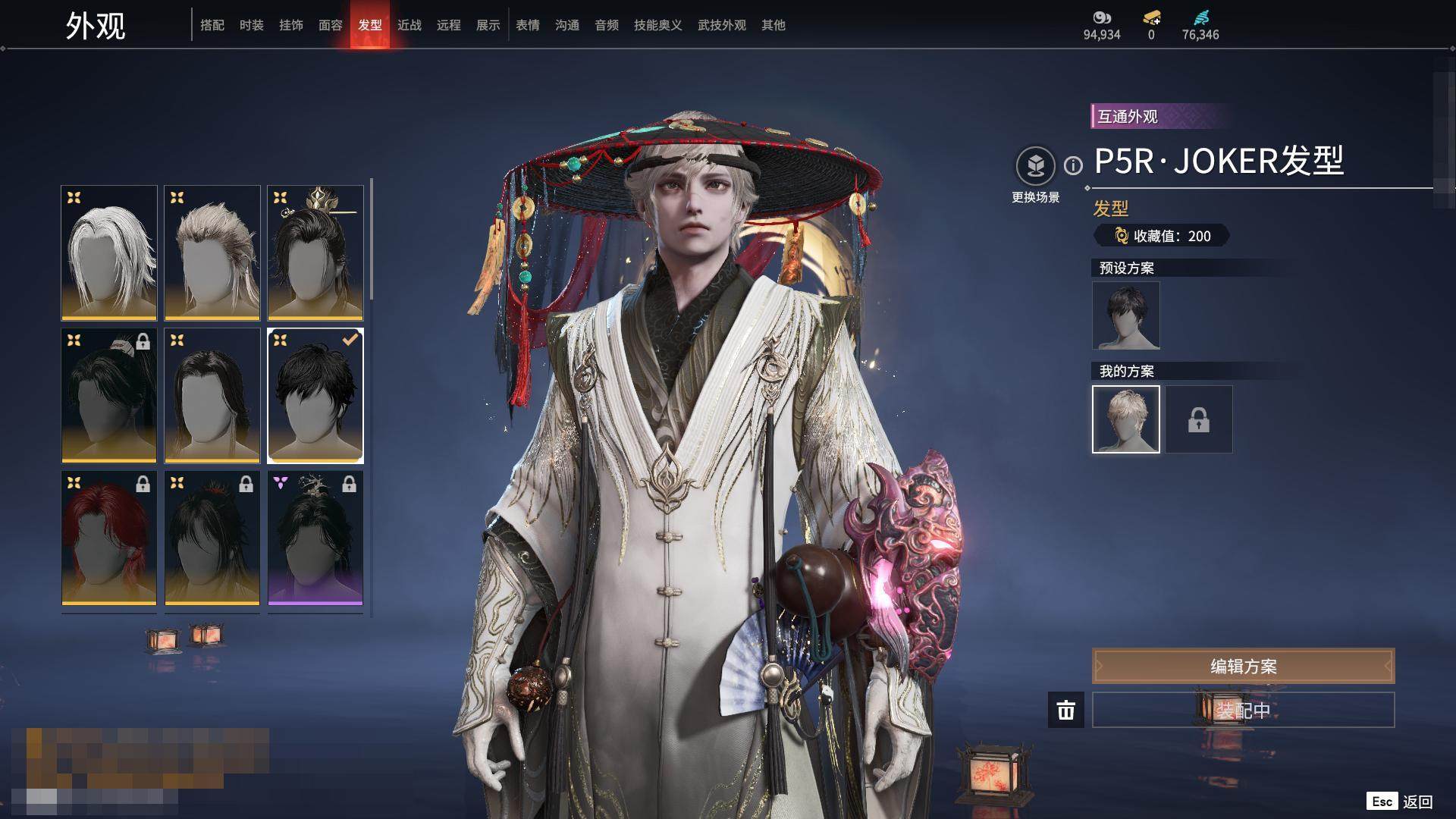This screenshot has height=819, width=1456.
Task: Choose the blonde custom scheme thumbnail
Action: (1126, 419)
